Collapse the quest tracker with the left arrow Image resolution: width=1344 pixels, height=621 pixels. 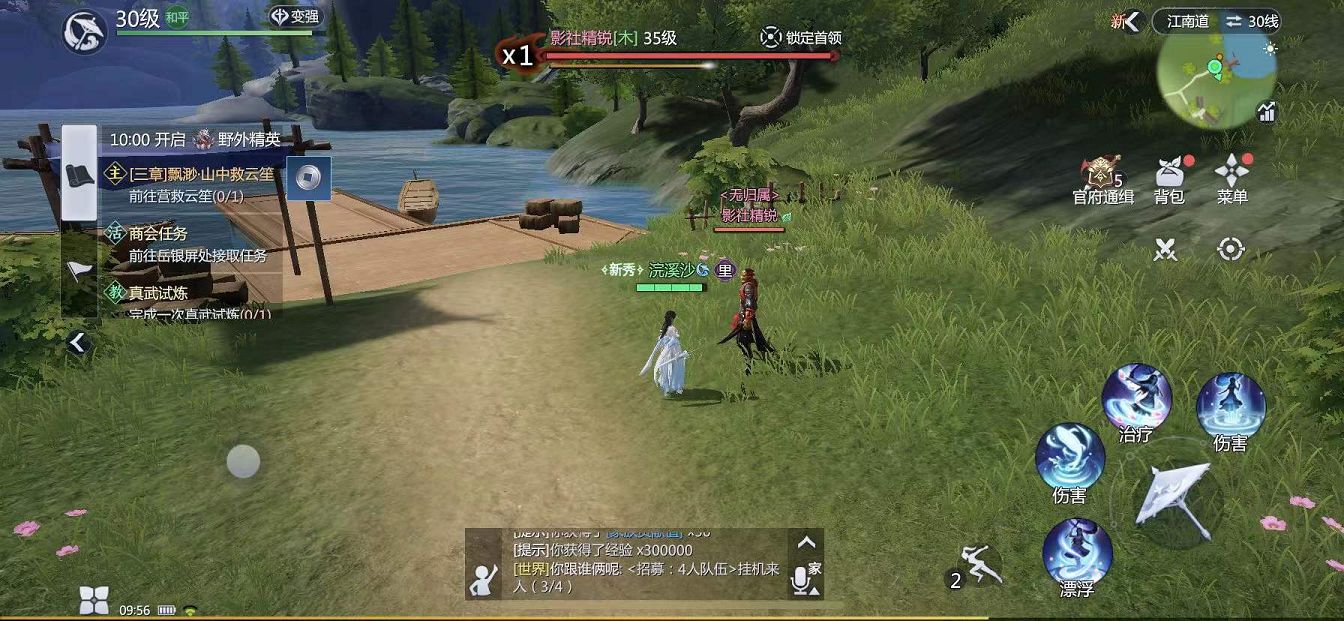click(x=78, y=344)
